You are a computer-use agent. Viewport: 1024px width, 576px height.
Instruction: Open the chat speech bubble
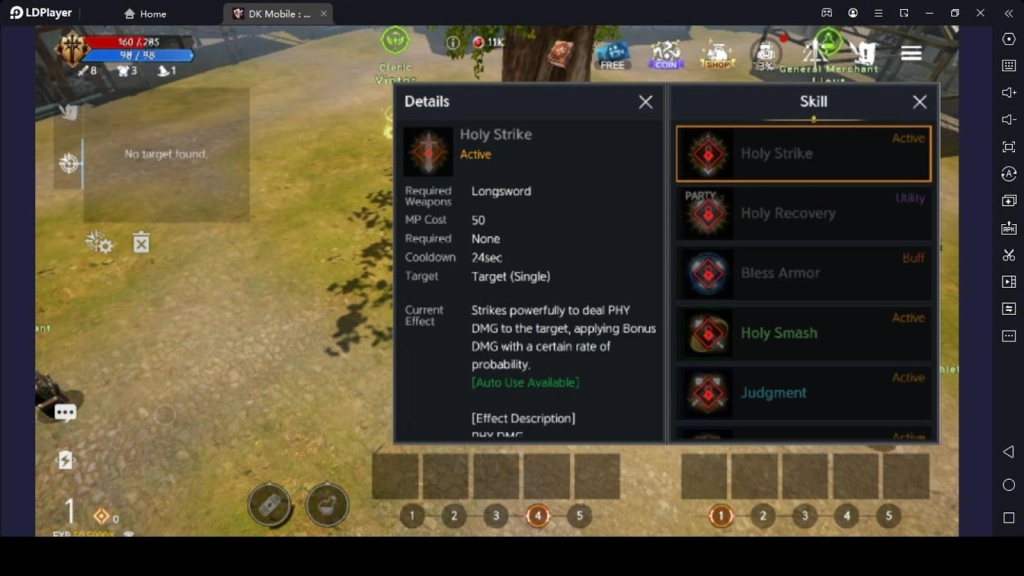point(66,412)
